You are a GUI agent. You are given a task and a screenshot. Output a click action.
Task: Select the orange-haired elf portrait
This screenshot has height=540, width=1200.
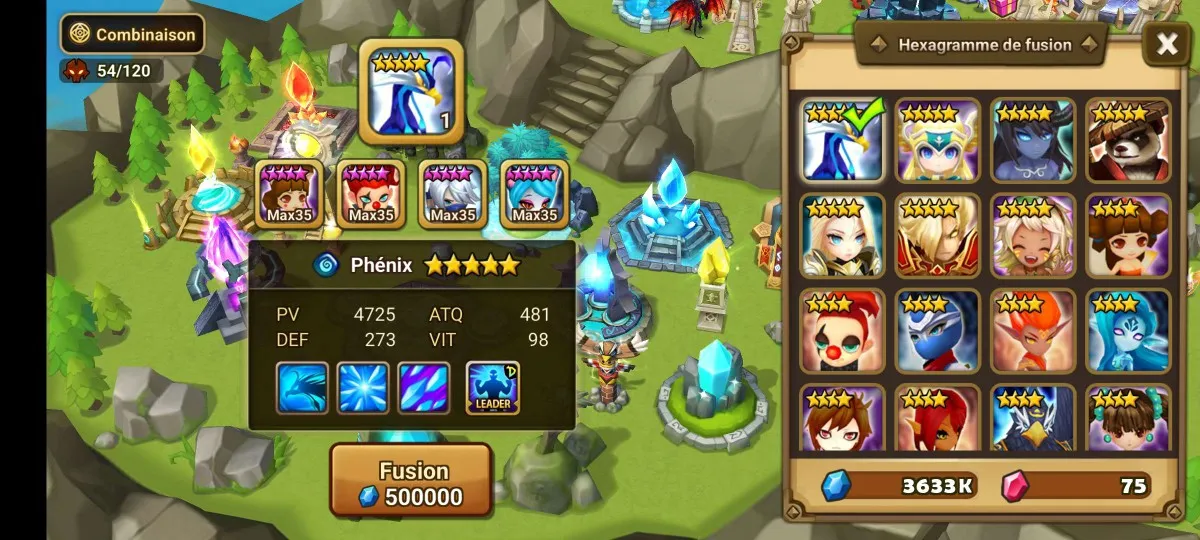[x=1032, y=330]
